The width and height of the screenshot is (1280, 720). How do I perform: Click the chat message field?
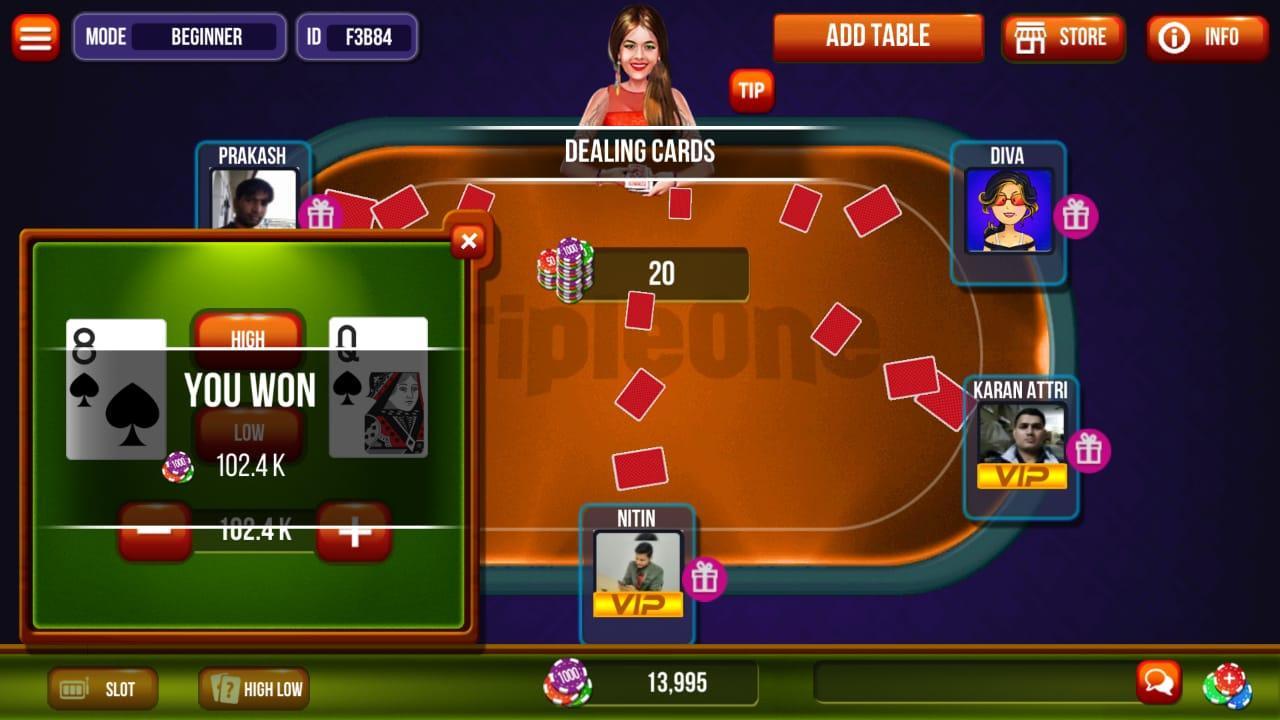coord(972,682)
